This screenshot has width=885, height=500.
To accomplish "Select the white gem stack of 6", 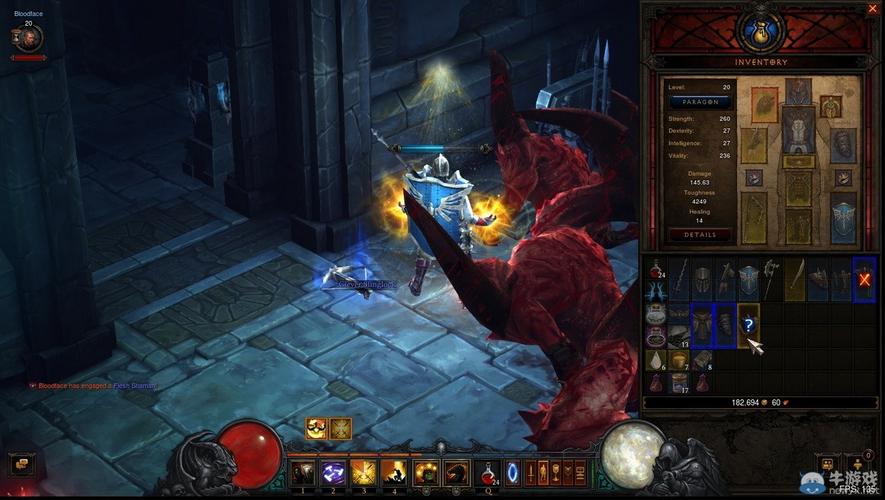I will click(x=656, y=360).
